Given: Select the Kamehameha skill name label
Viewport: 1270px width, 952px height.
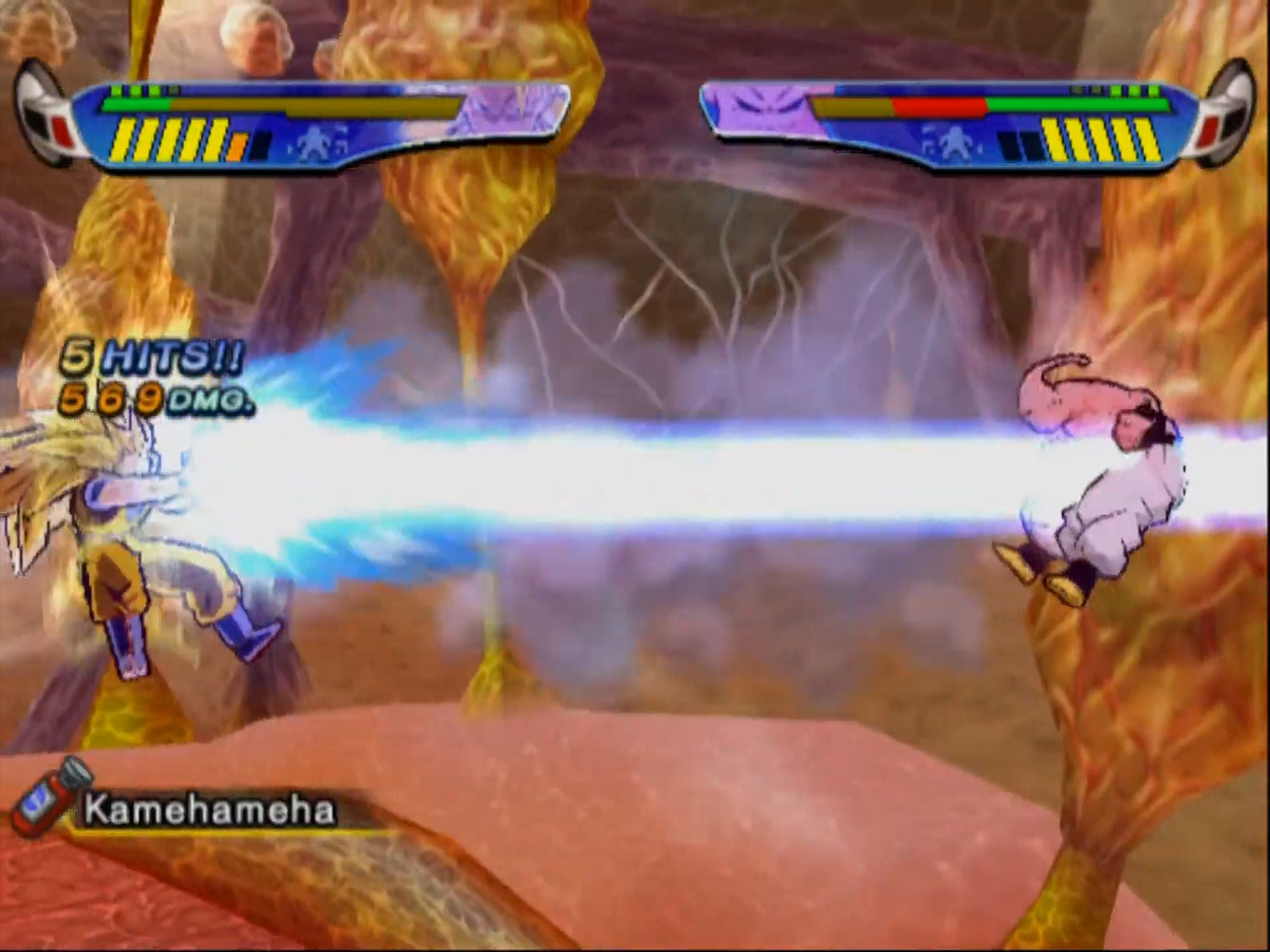Looking at the screenshot, I should click(210, 810).
